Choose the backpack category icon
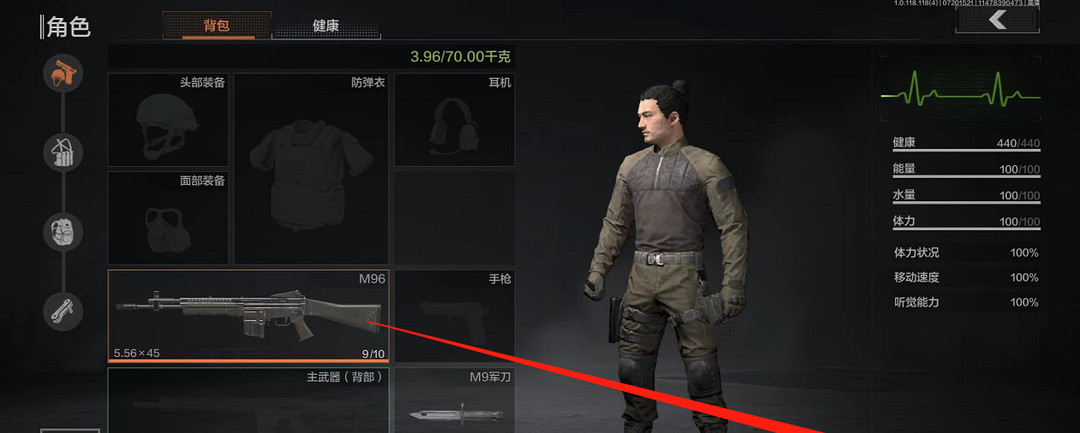The height and width of the screenshot is (433, 1080). [62, 231]
